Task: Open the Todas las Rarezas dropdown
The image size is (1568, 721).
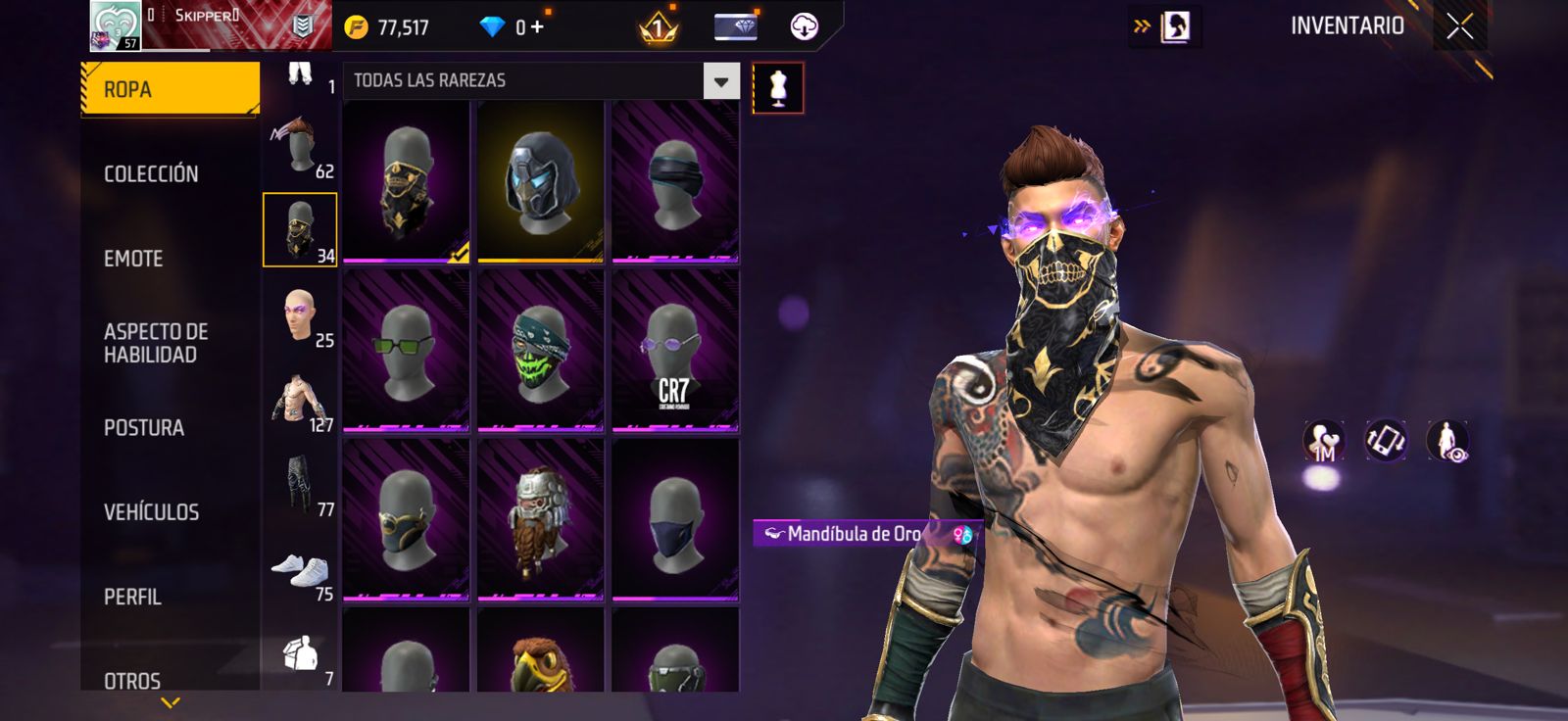Action: [720, 81]
